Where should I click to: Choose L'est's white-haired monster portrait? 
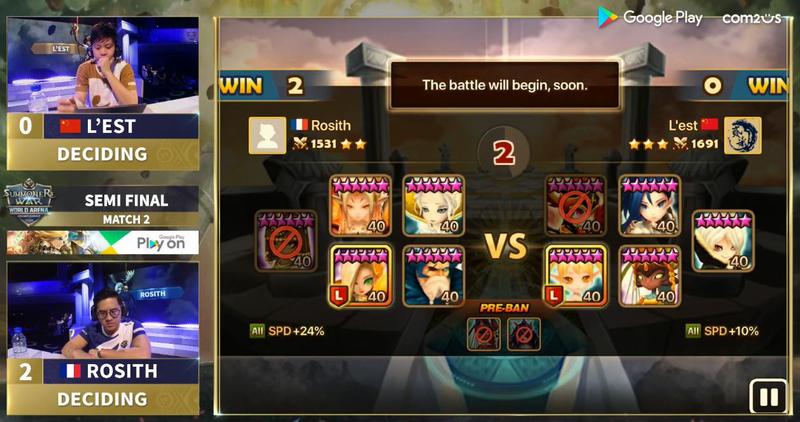[x=723, y=240]
